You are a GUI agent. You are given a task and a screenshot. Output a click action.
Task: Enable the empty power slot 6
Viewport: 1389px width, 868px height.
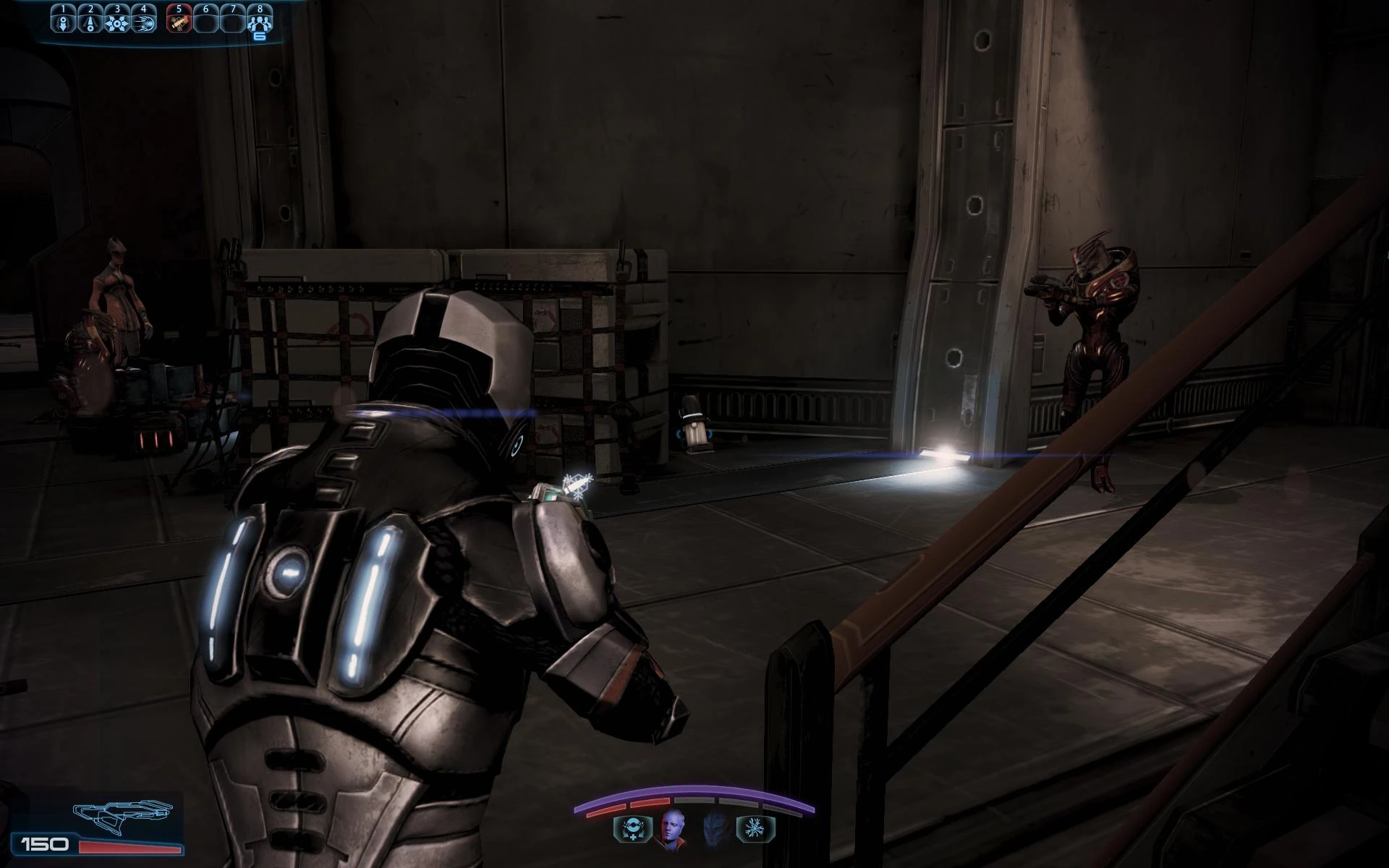coord(205,24)
